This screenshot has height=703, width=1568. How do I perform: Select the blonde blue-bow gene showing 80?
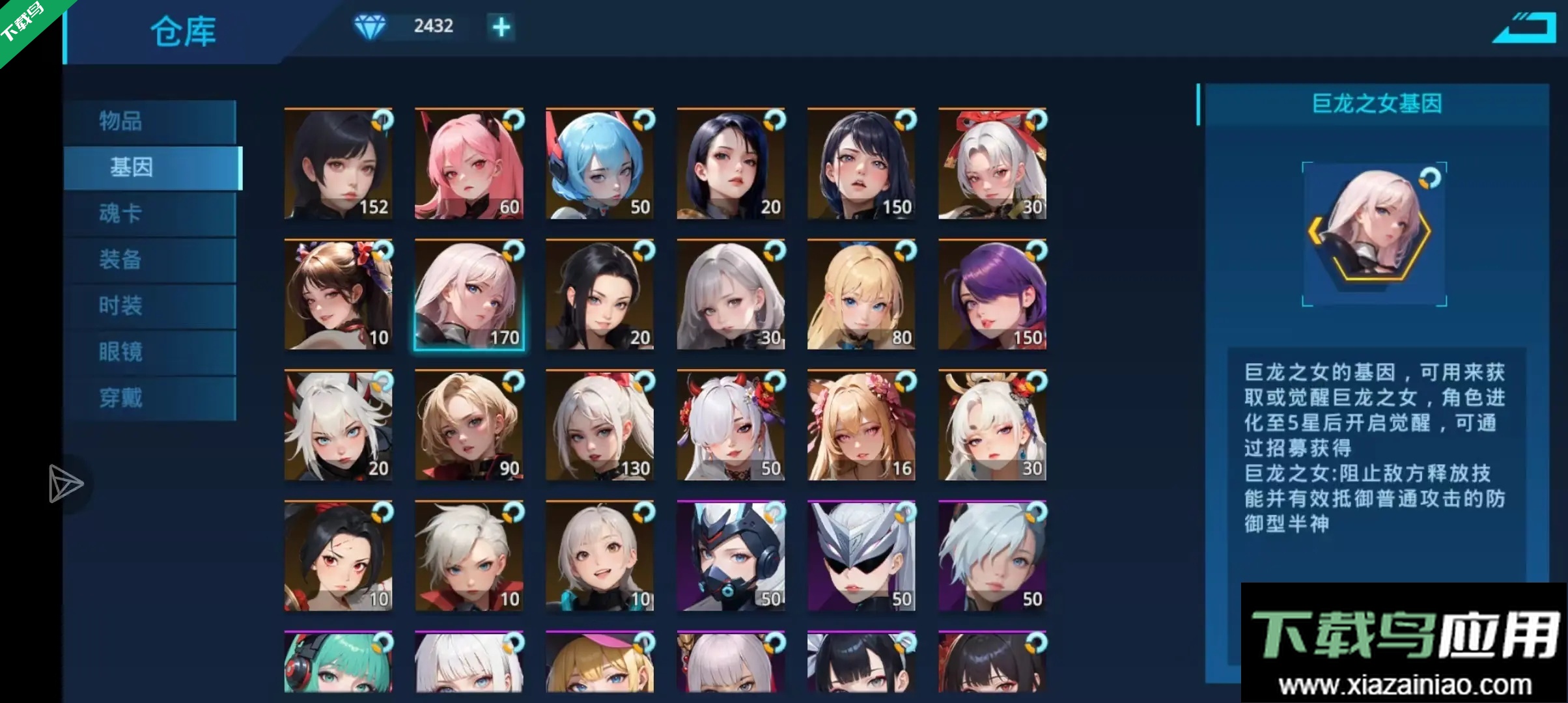[861, 295]
